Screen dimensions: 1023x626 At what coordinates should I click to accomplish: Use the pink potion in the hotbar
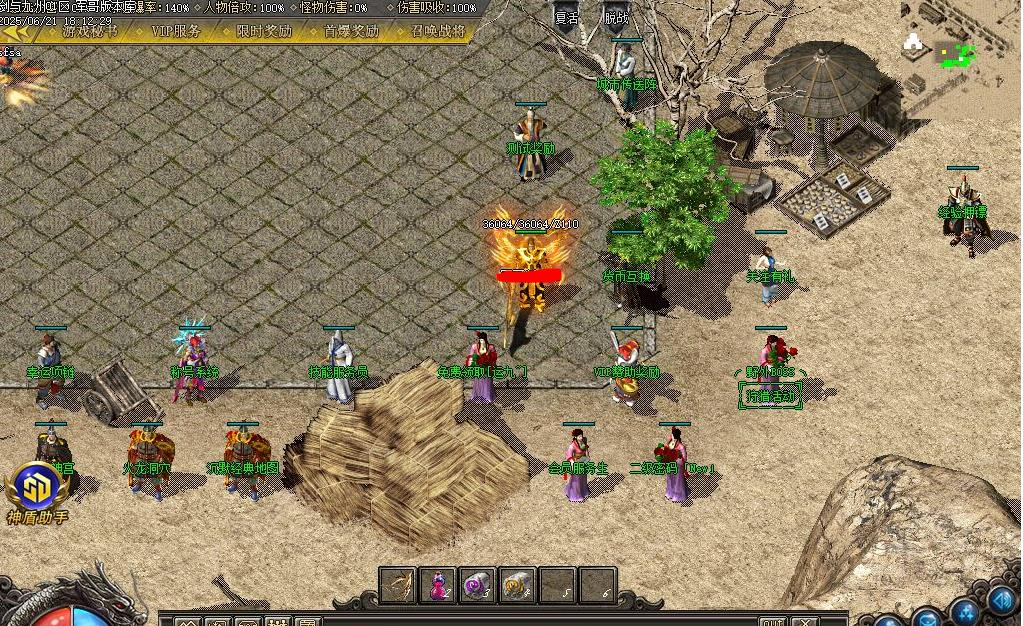point(438,585)
